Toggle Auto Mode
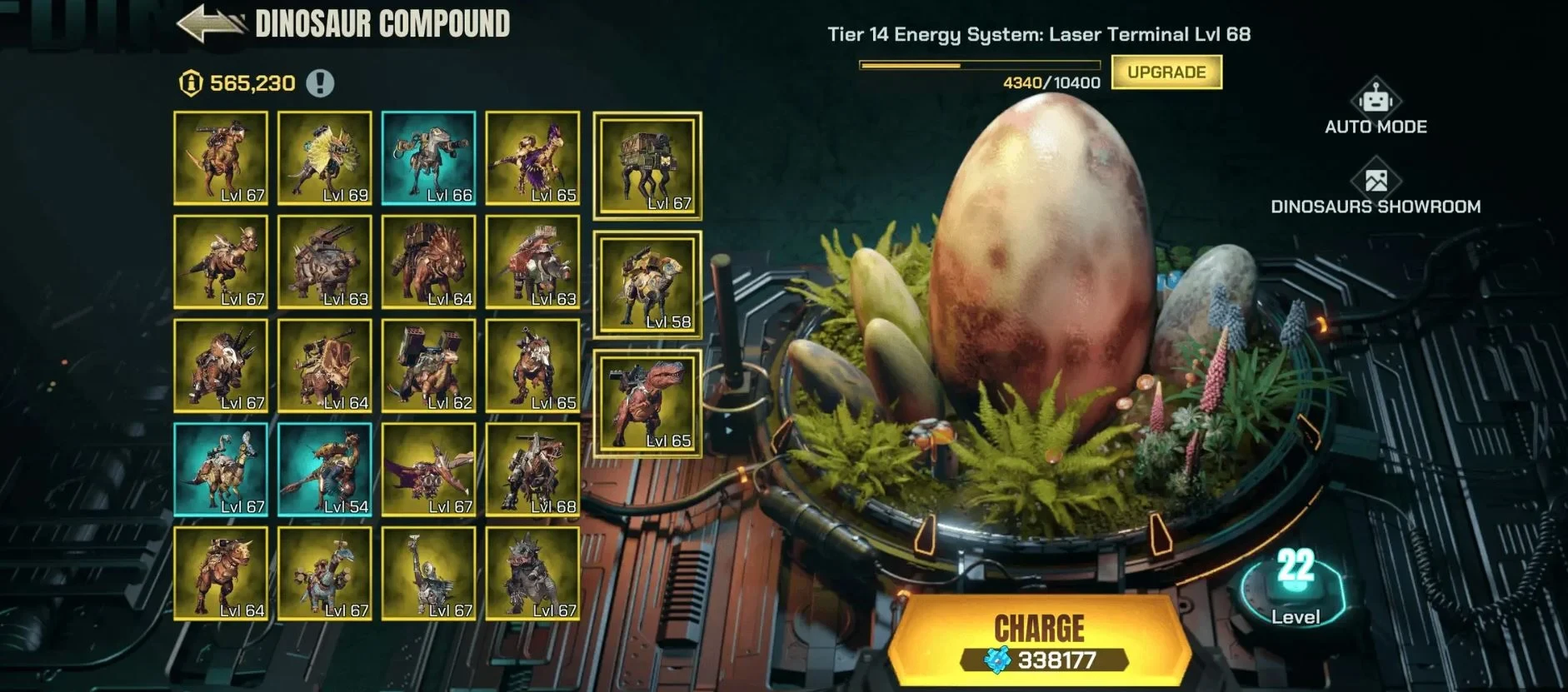This screenshot has height=692, width=1568. click(x=1376, y=107)
